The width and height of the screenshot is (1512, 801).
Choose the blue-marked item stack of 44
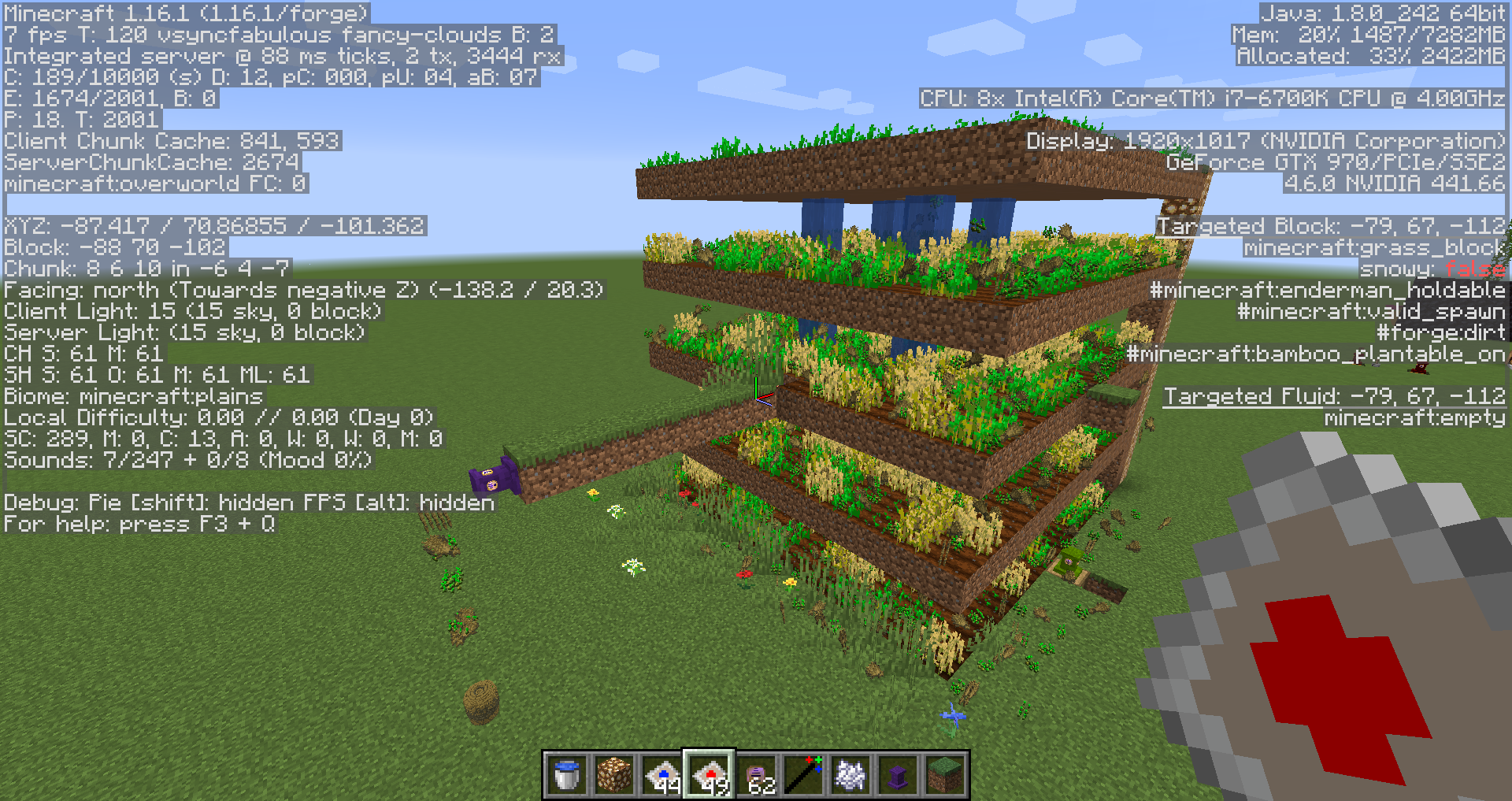(x=661, y=775)
